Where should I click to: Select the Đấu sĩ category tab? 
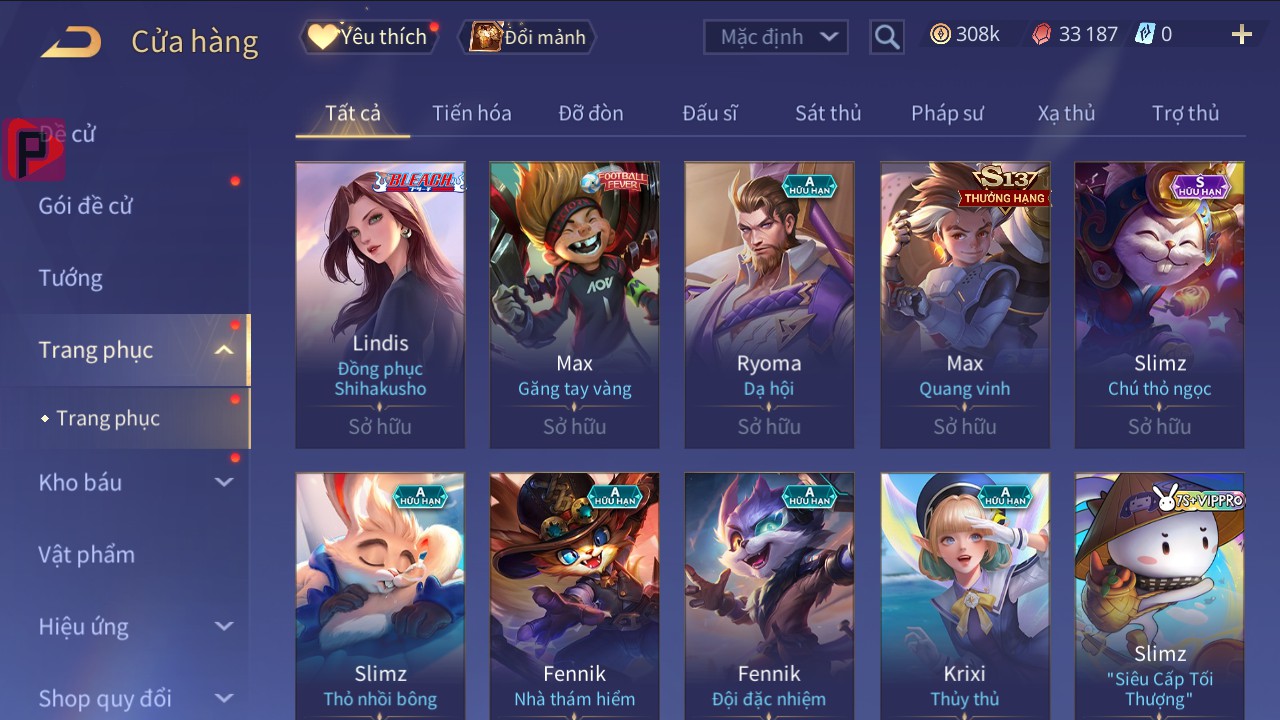tap(710, 113)
